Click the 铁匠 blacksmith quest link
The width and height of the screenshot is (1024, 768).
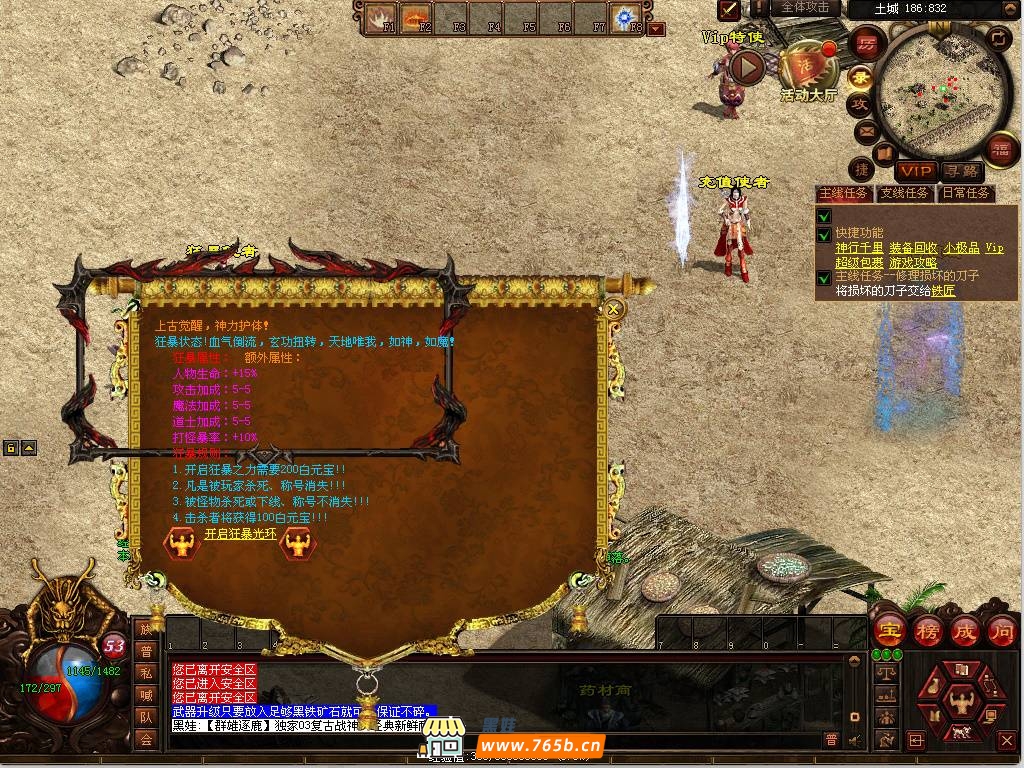click(943, 291)
